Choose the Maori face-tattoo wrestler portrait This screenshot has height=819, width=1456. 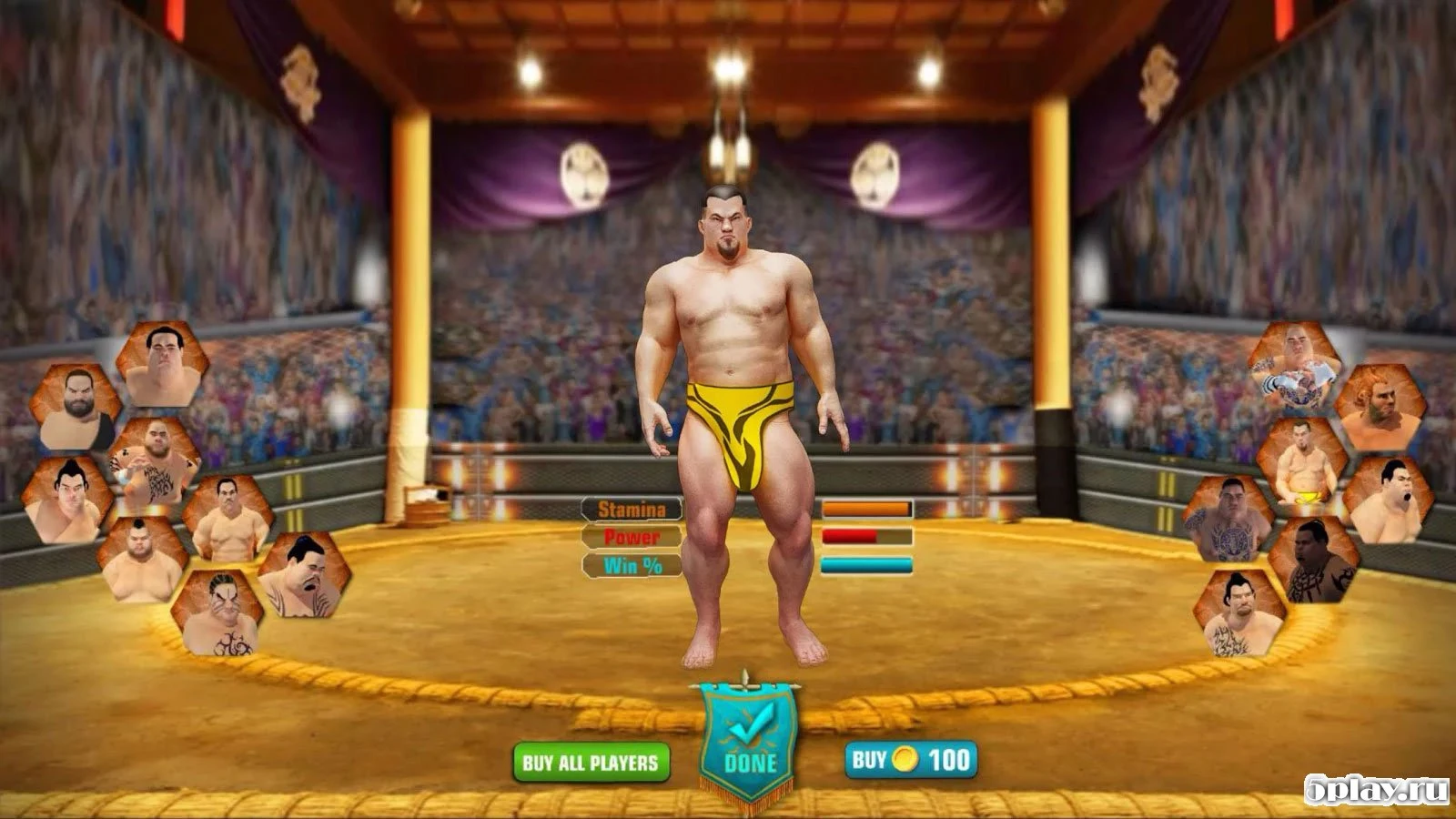pos(1313,558)
